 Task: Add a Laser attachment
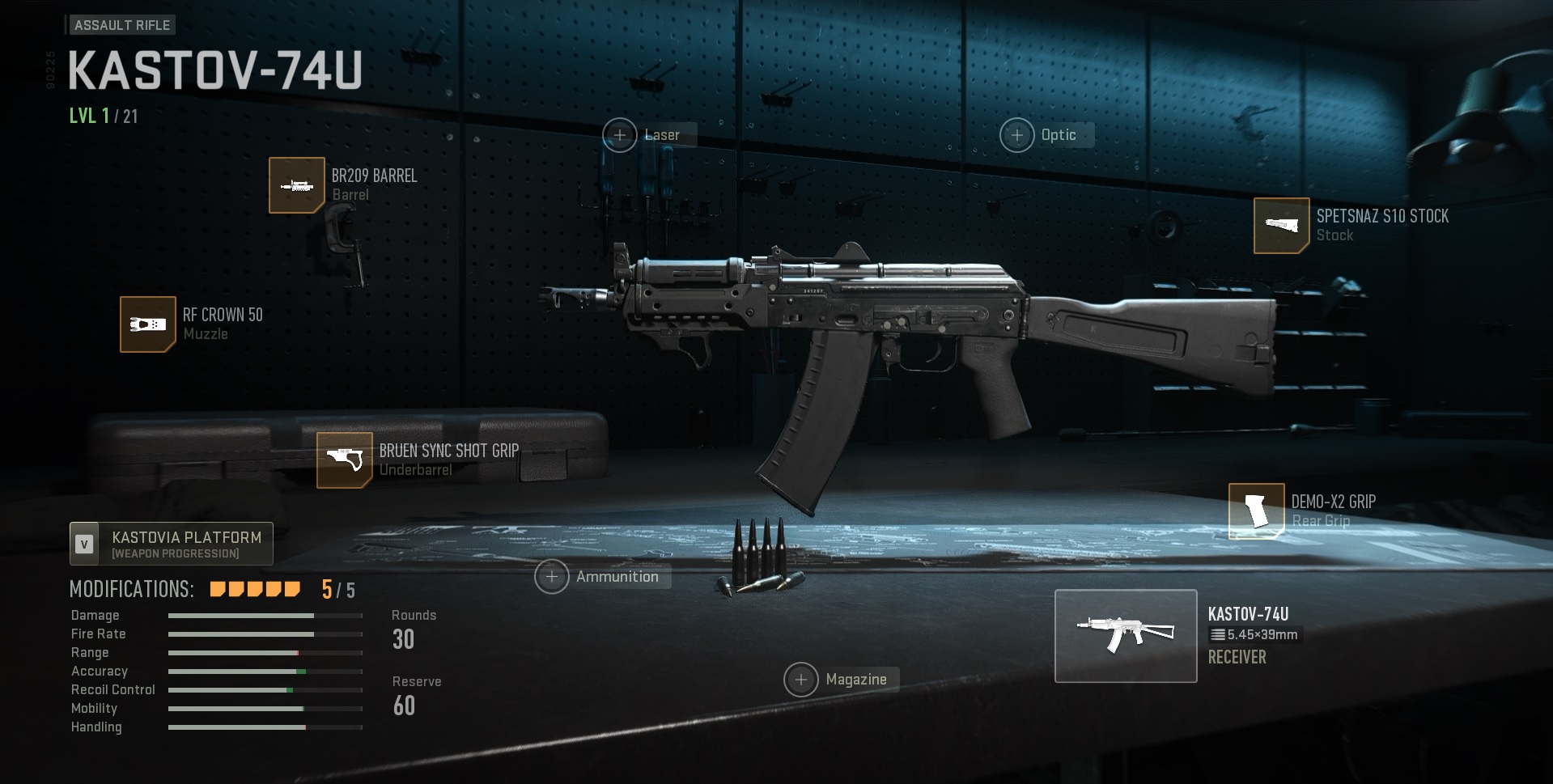coord(620,135)
